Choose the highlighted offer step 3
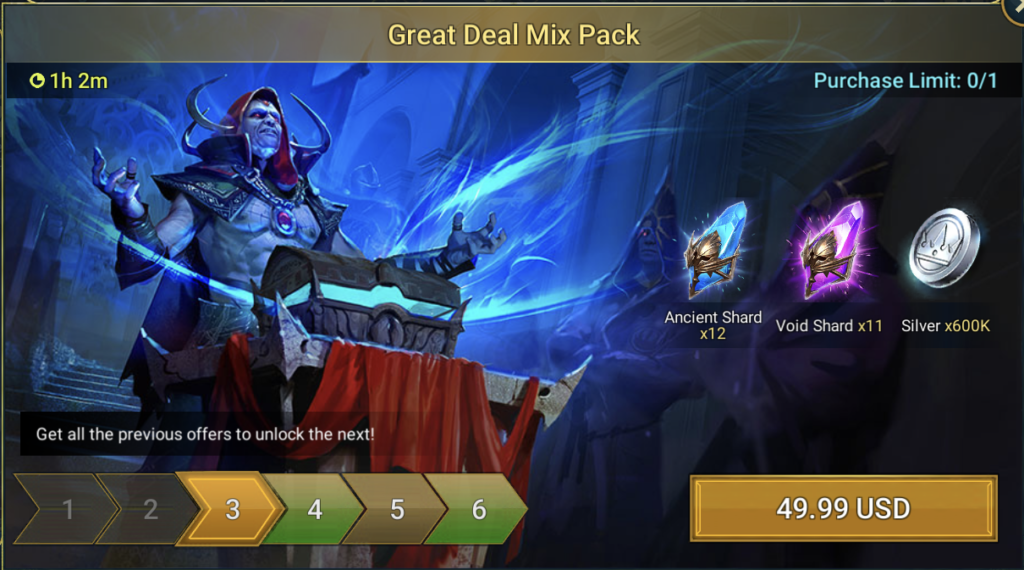The height and width of the screenshot is (570, 1024). coord(232,510)
